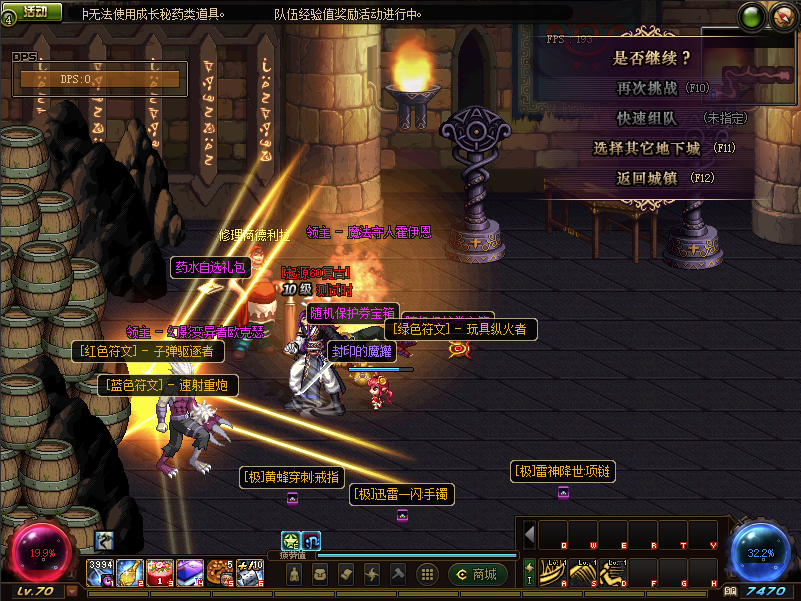
Task: Click the left arrow beside skill slots
Action: tap(530, 533)
